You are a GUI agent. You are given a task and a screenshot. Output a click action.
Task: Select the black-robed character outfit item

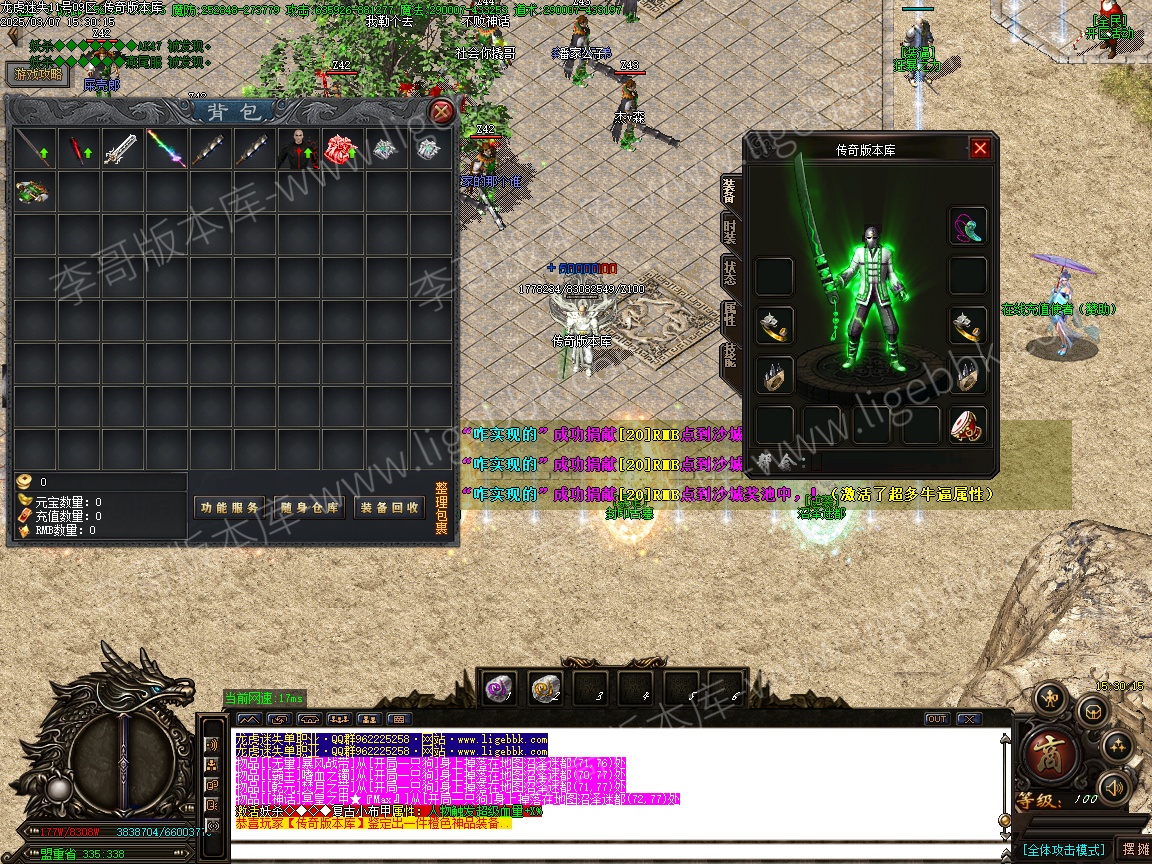(297, 149)
